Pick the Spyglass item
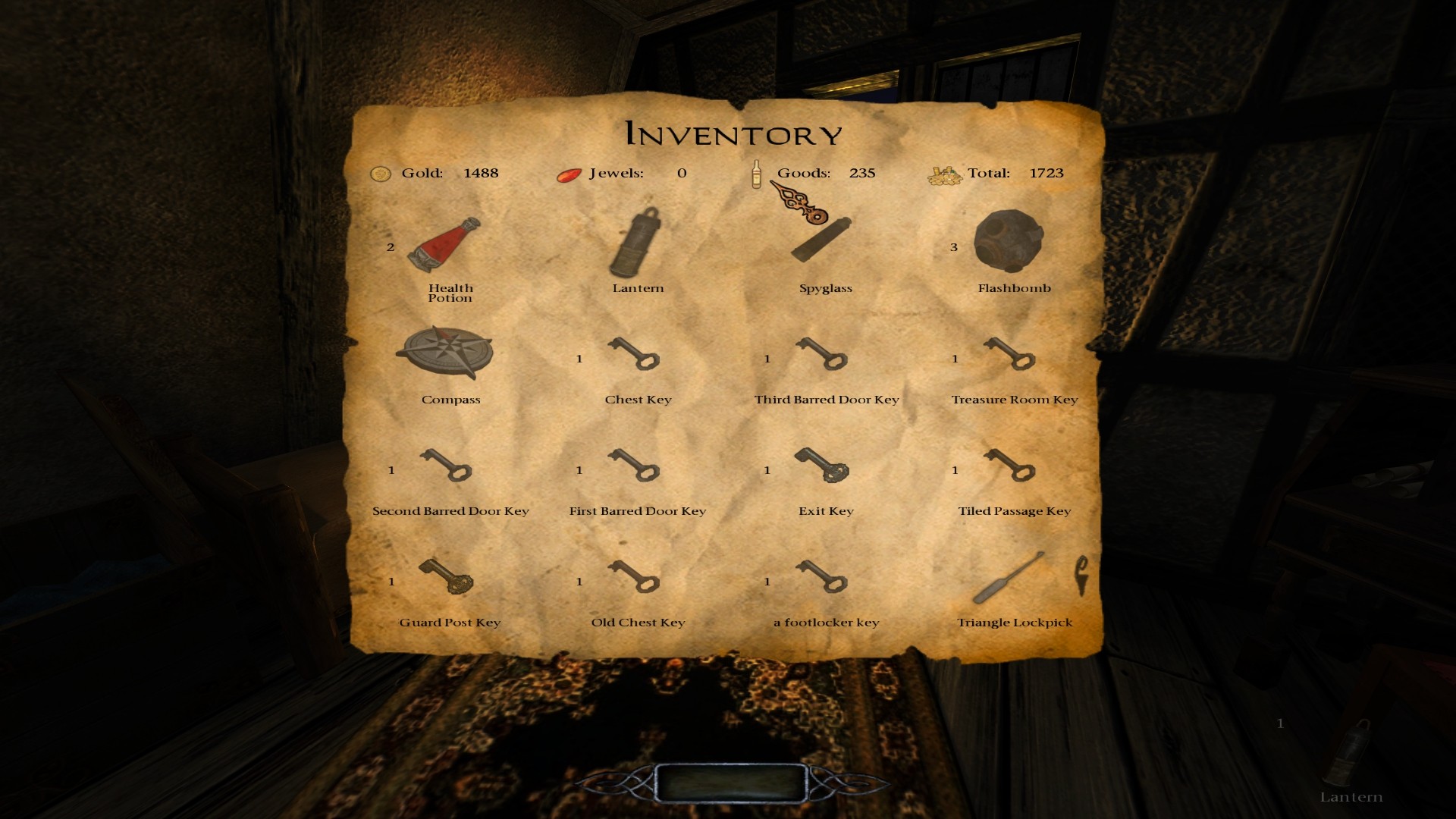 [822, 239]
